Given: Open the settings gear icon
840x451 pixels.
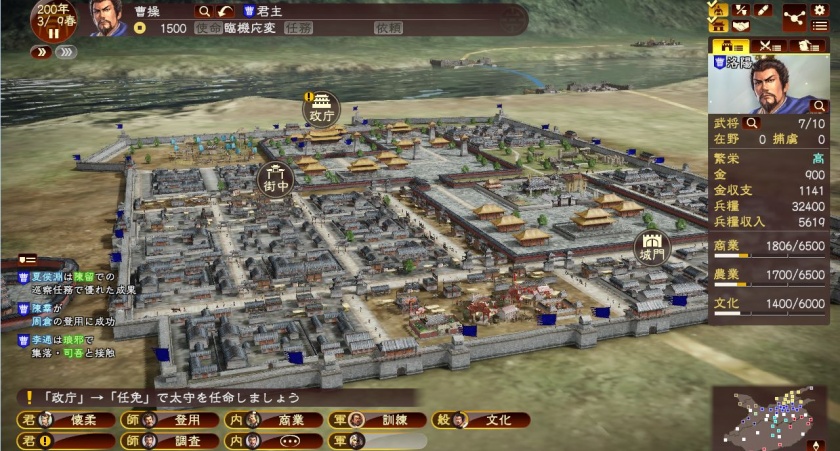Looking at the screenshot, I should click(x=820, y=9).
